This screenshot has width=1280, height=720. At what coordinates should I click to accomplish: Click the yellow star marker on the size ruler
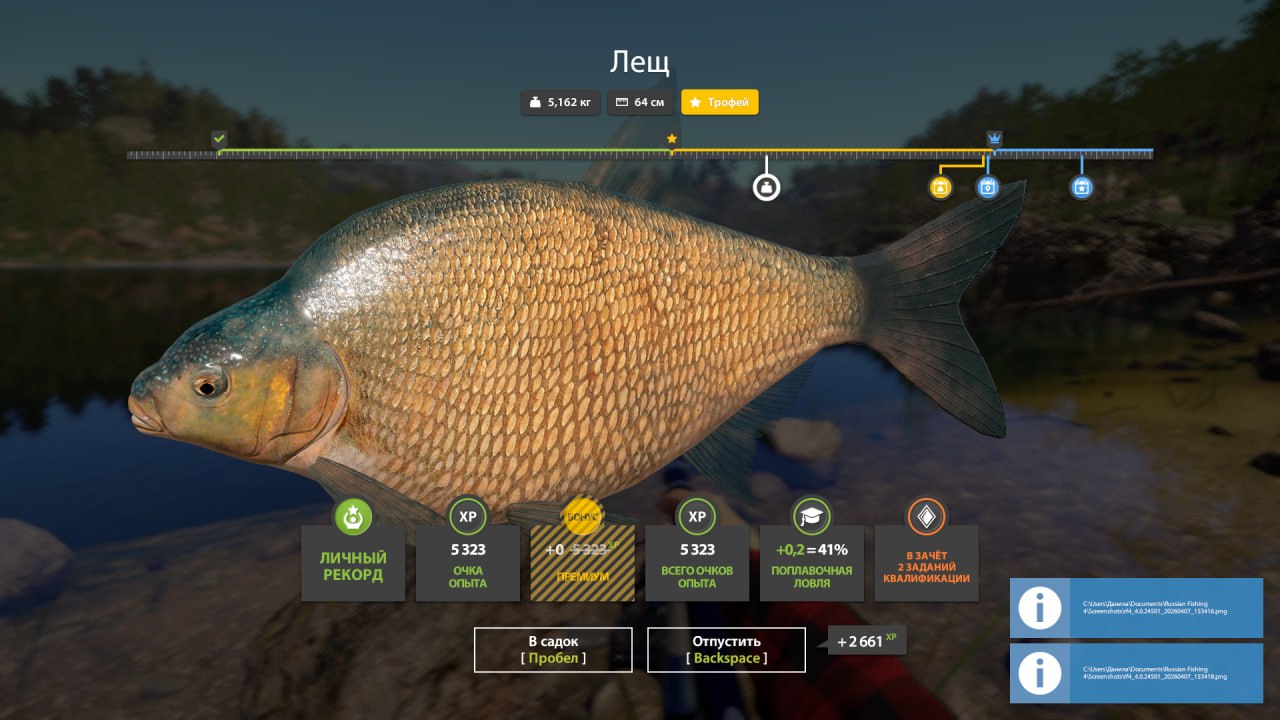(x=672, y=137)
